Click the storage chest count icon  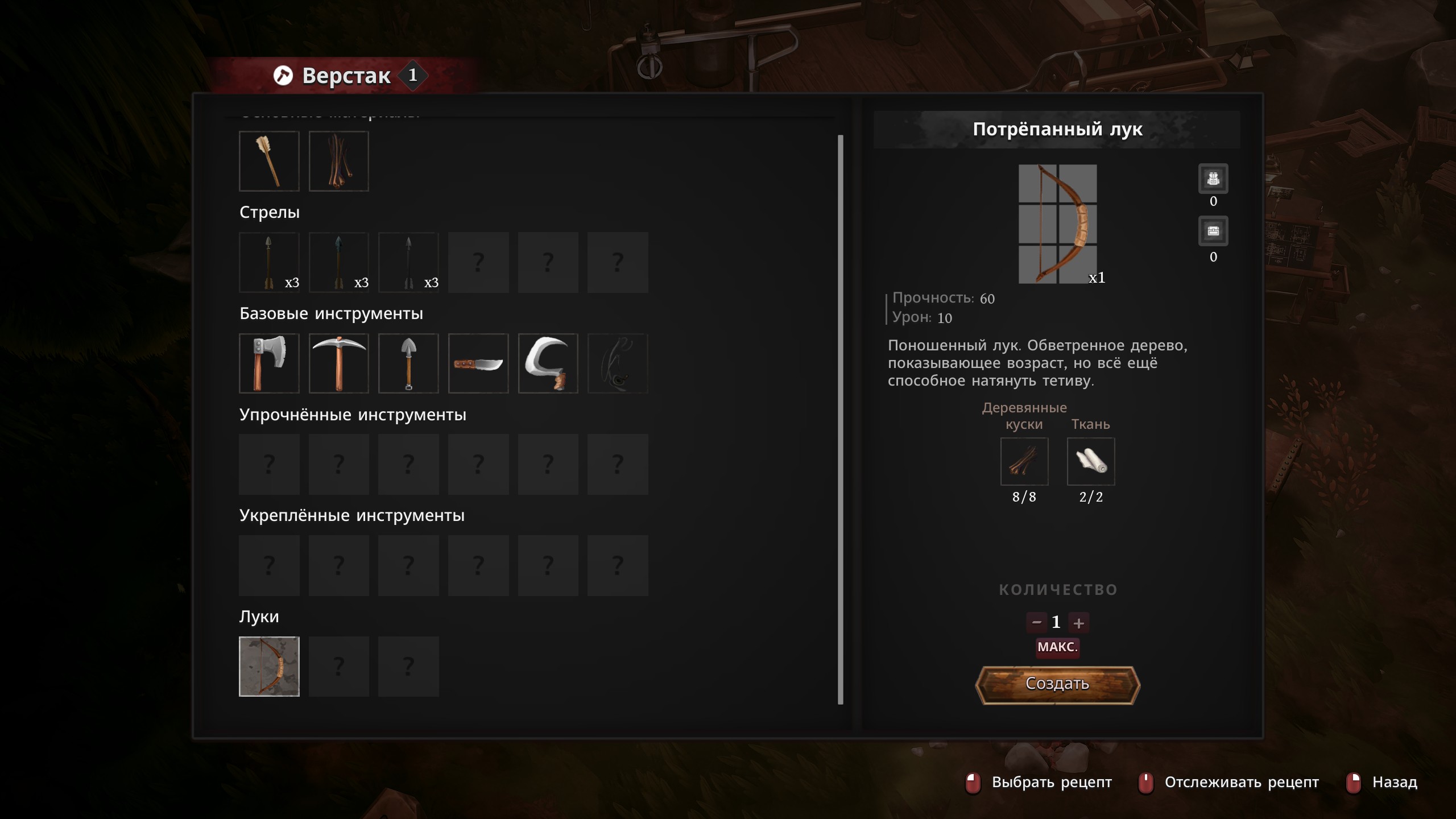[x=1213, y=231]
